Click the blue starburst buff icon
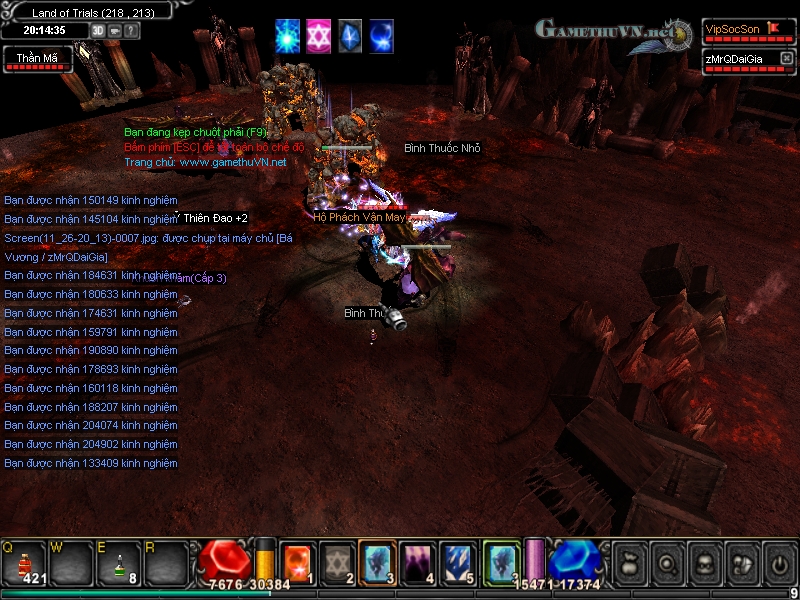The image size is (800, 600). (288, 36)
